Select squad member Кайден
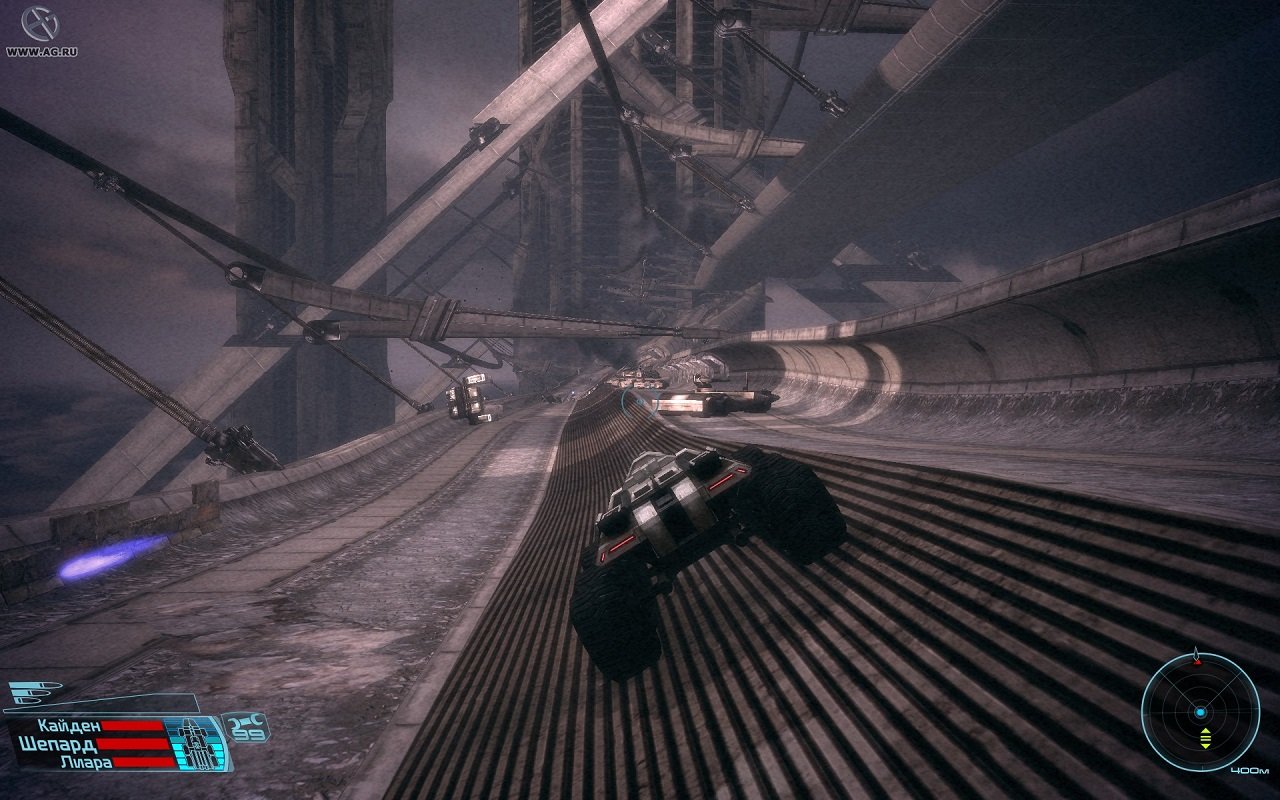The height and width of the screenshot is (800, 1280). click(x=68, y=726)
